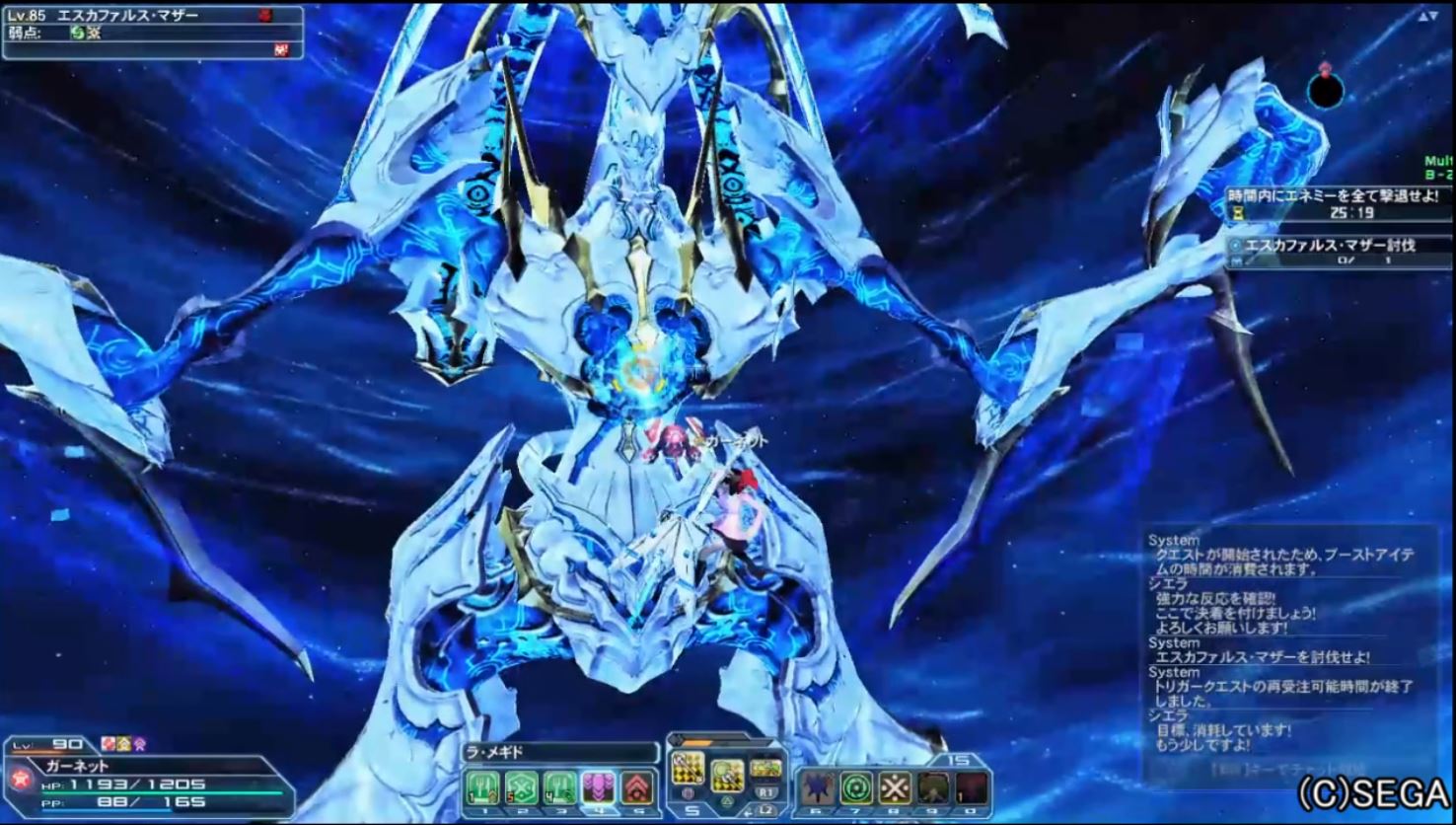Pick the R1 weapon palette action icon
The height and width of the screenshot is (825, 1456).
(765, 769)
